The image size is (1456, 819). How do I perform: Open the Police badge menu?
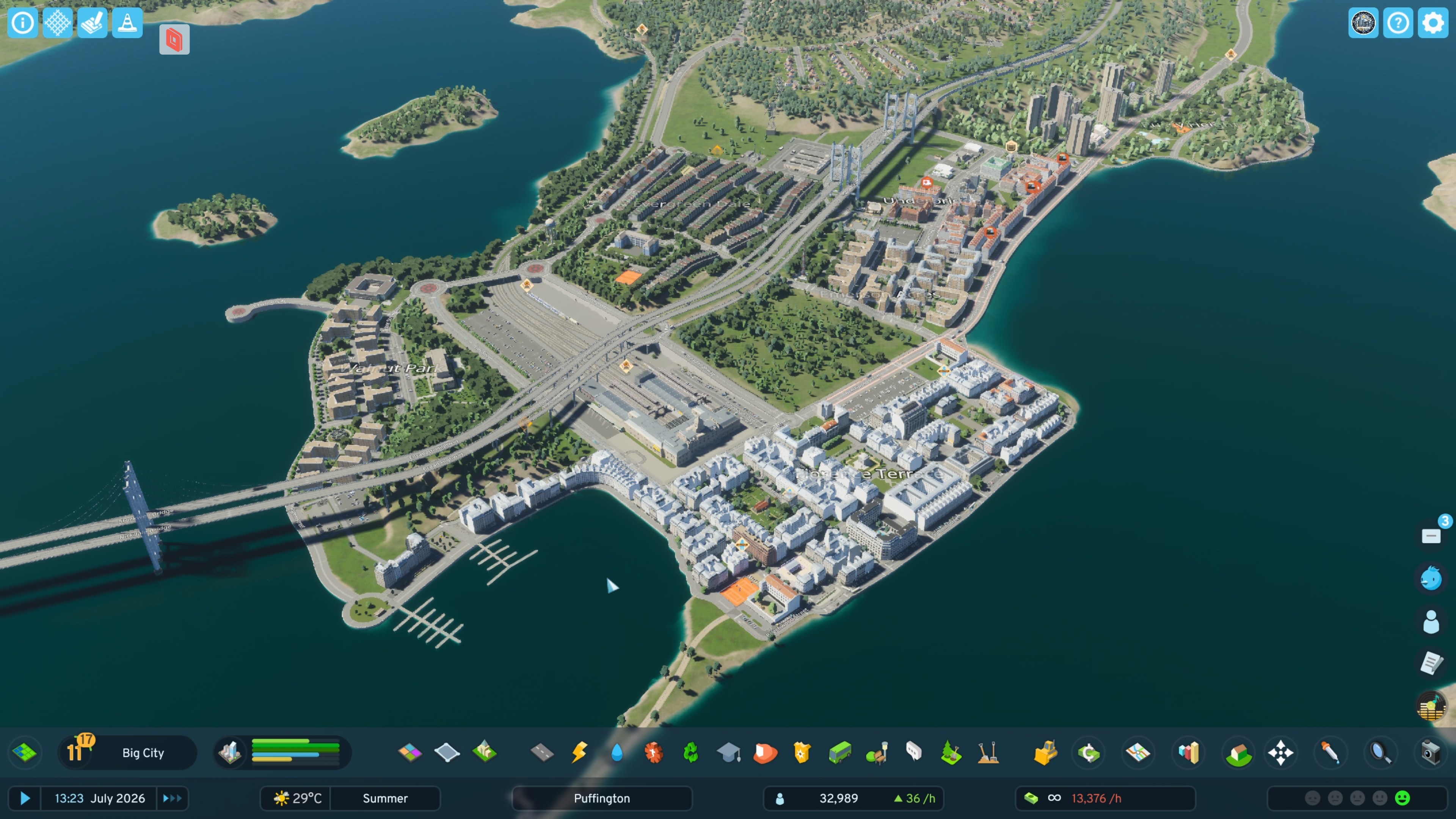[802, 752]
